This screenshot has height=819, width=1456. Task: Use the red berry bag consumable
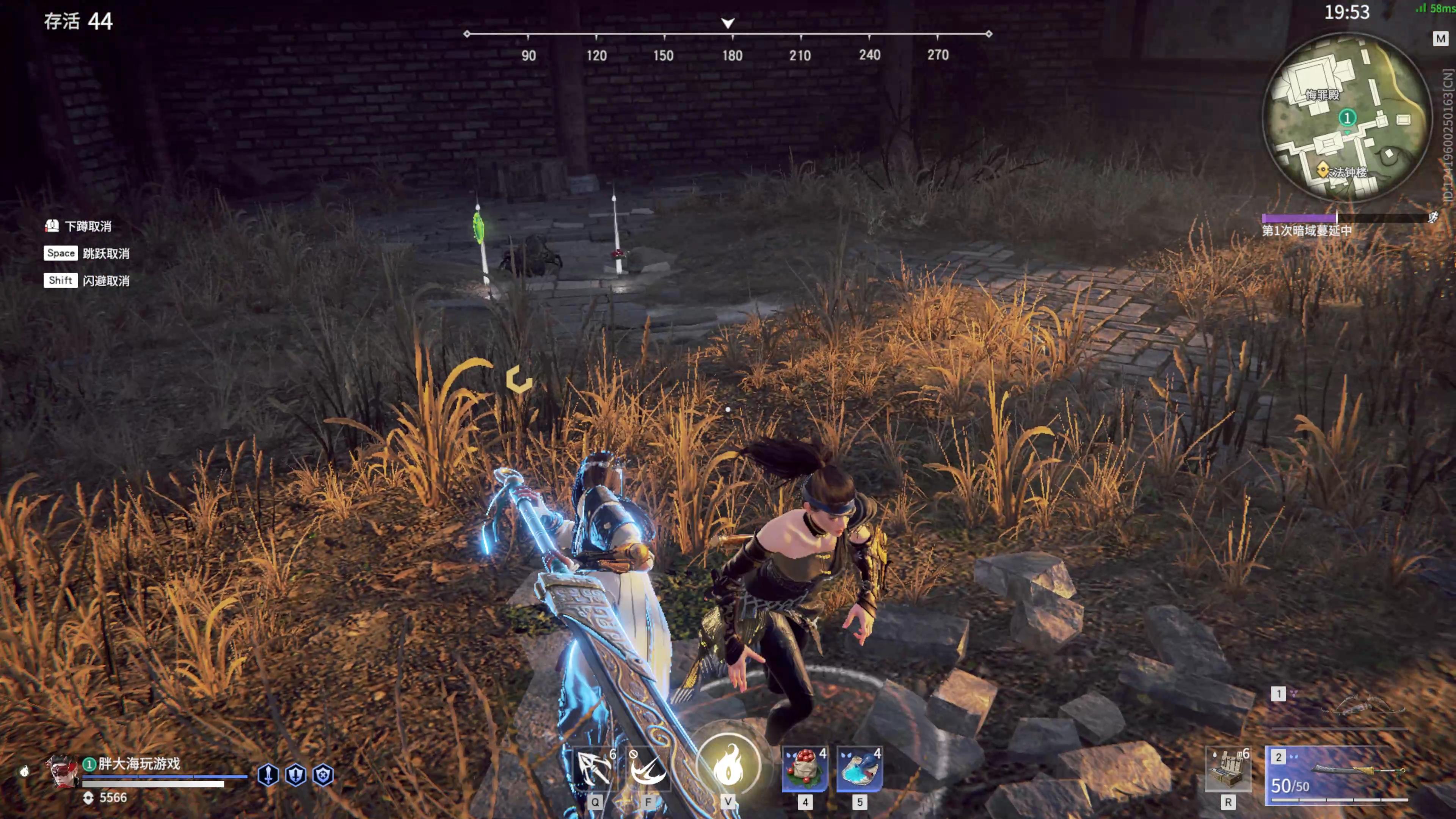[x=805, y=769]
